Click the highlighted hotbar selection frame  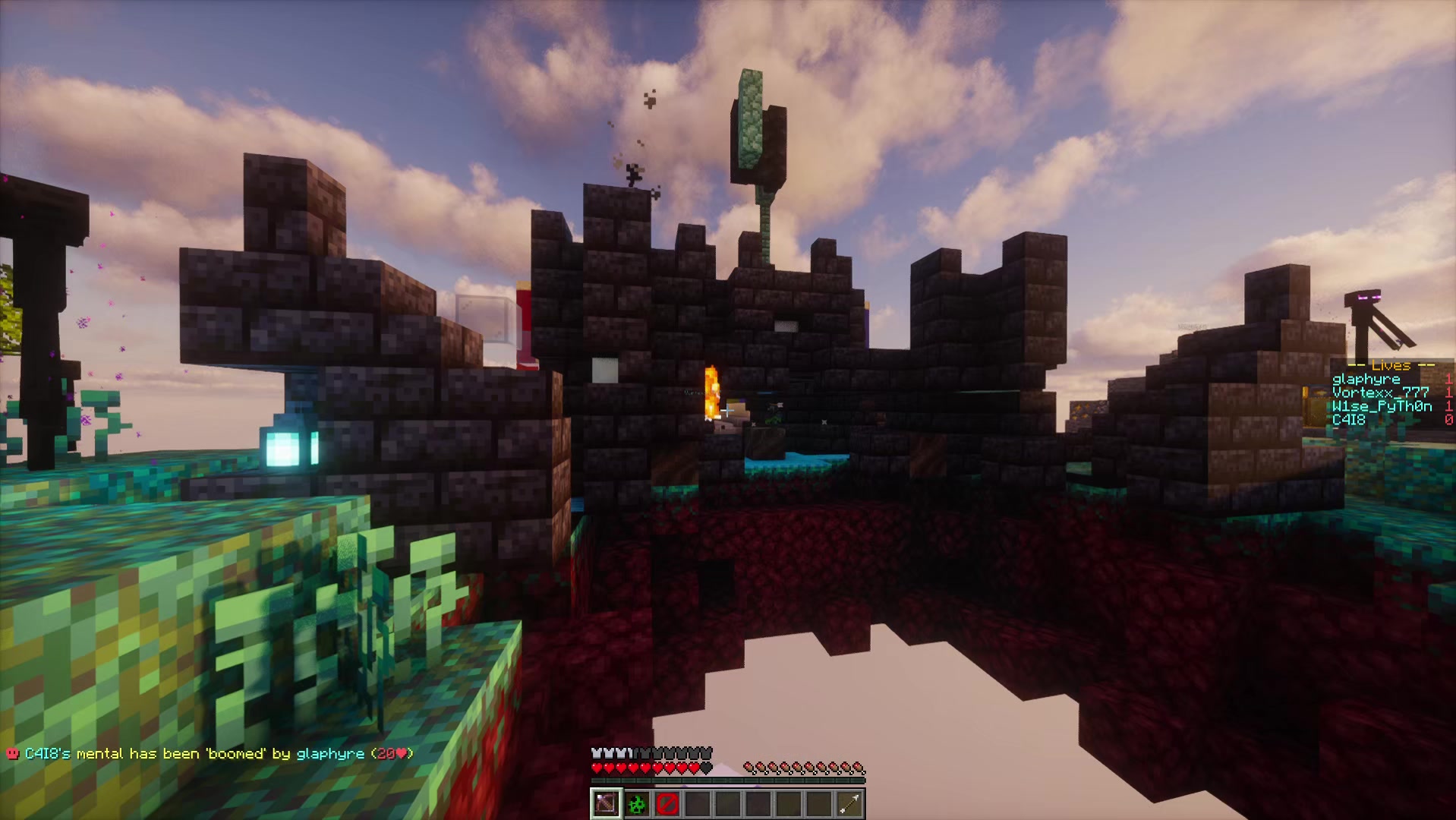(607, 803)
